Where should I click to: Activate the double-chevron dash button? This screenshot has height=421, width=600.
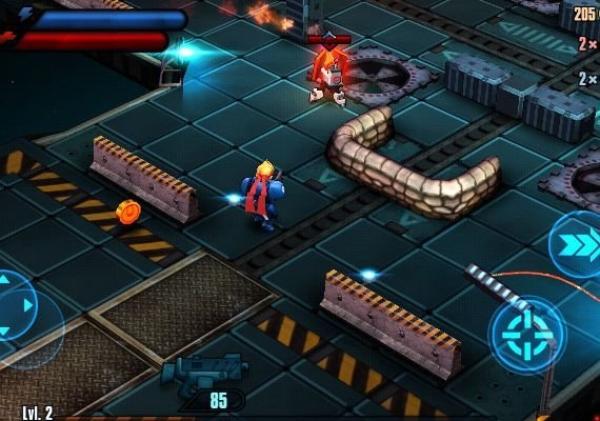(578, 244)
